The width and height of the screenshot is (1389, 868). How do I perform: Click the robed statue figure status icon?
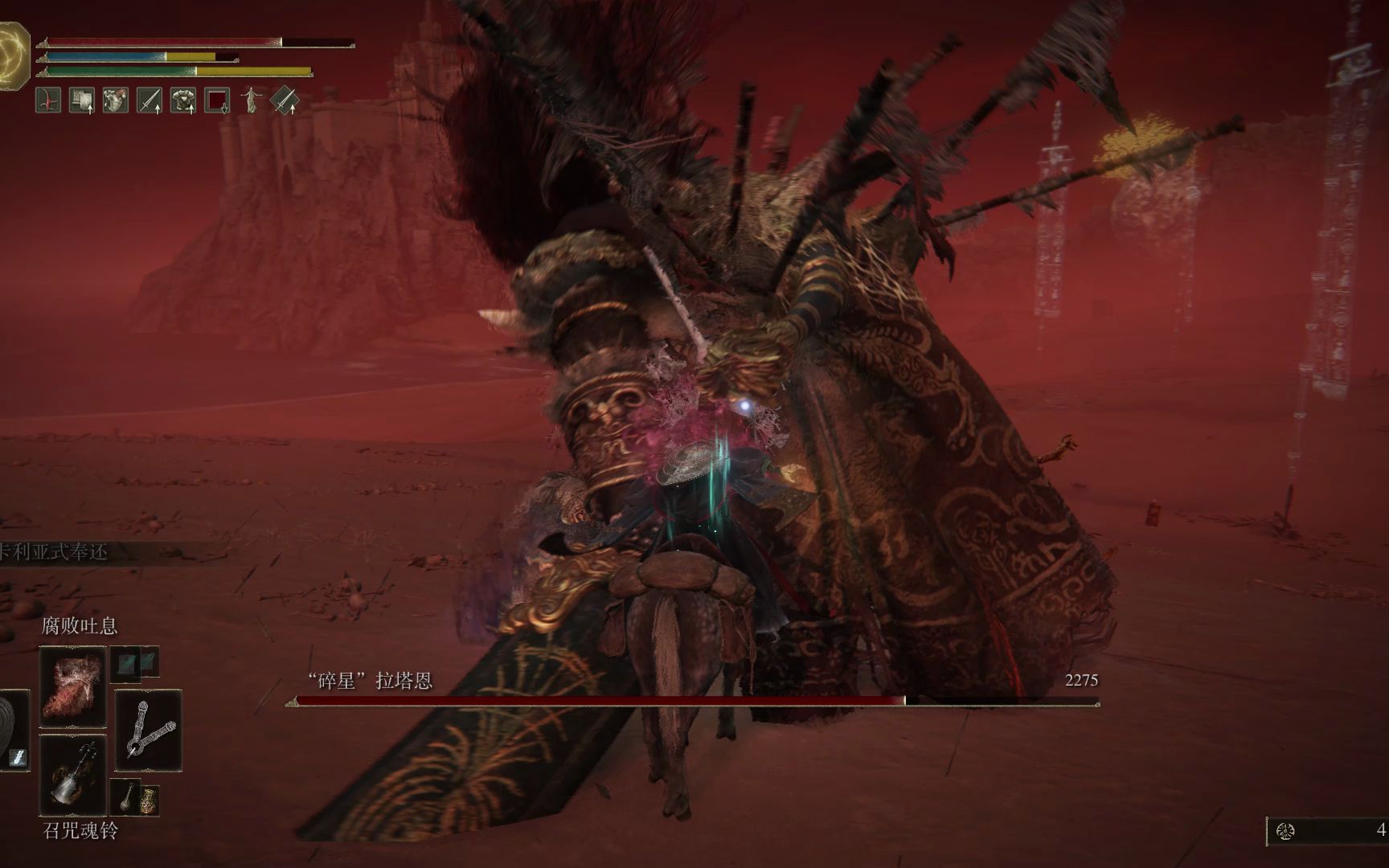coord(251,100)
